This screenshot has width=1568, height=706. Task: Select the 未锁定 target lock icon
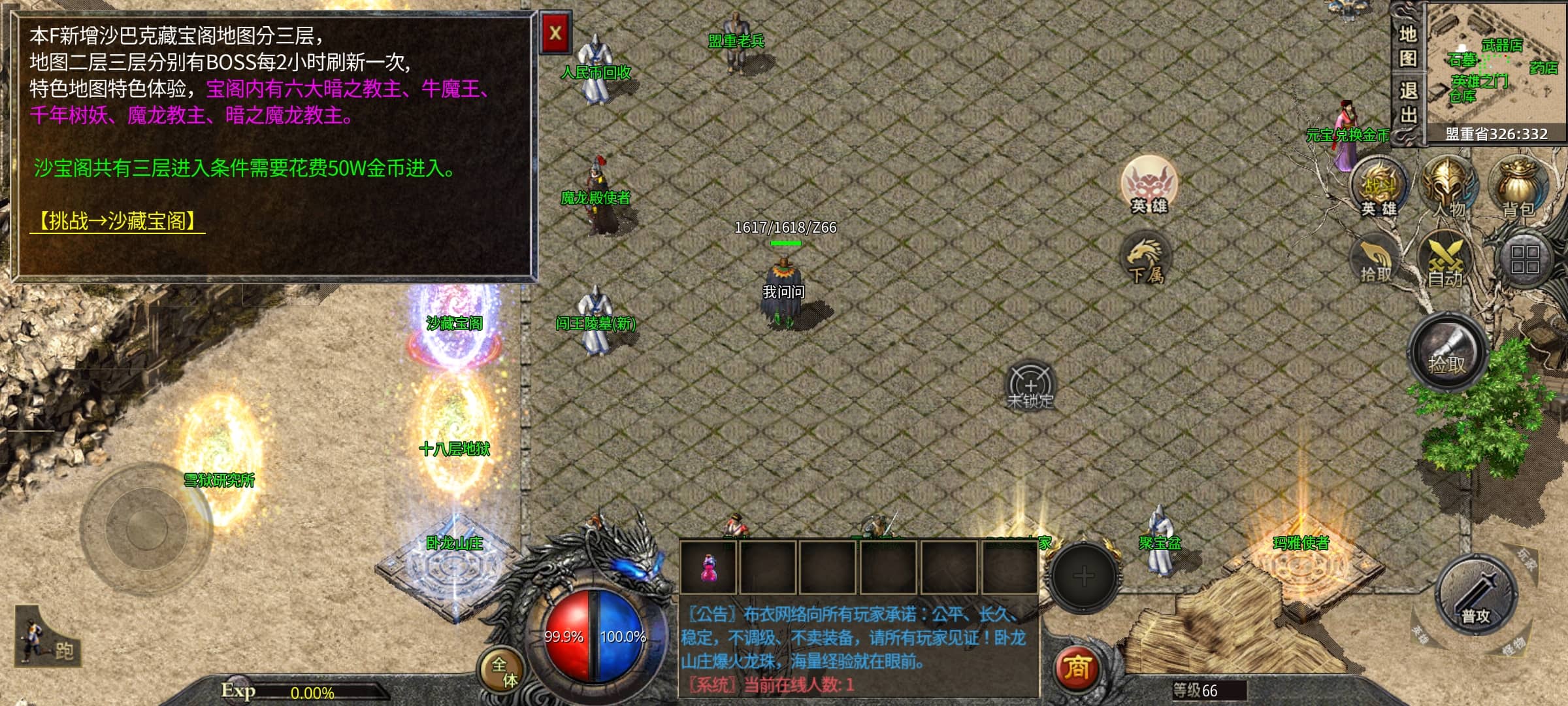1030,386
